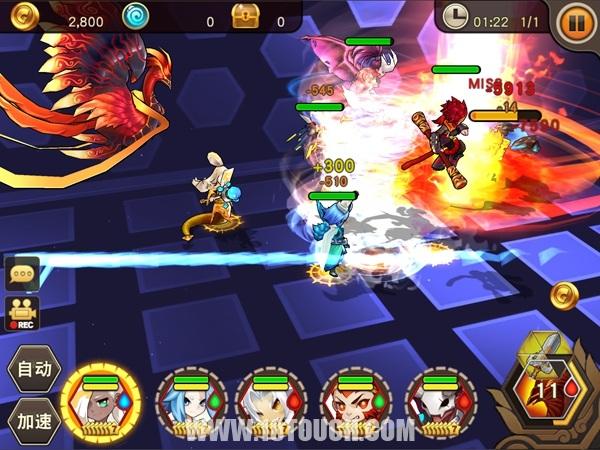The image size is (600, 450).
Task: Select the blue-haired hero portrait
Action: (186, 403)
